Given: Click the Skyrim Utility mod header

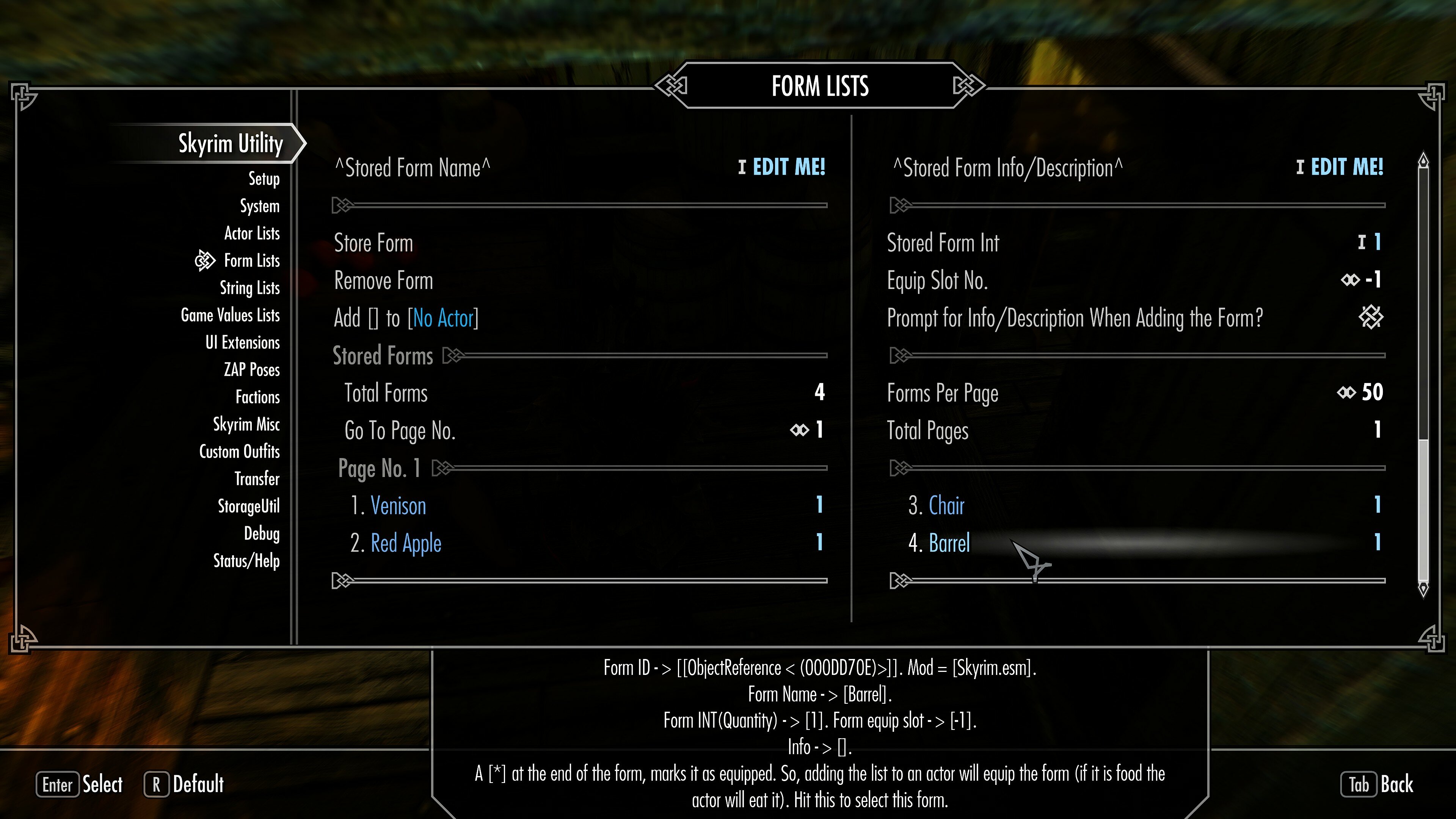Looking at the screenshot, I should click(229, 144).
